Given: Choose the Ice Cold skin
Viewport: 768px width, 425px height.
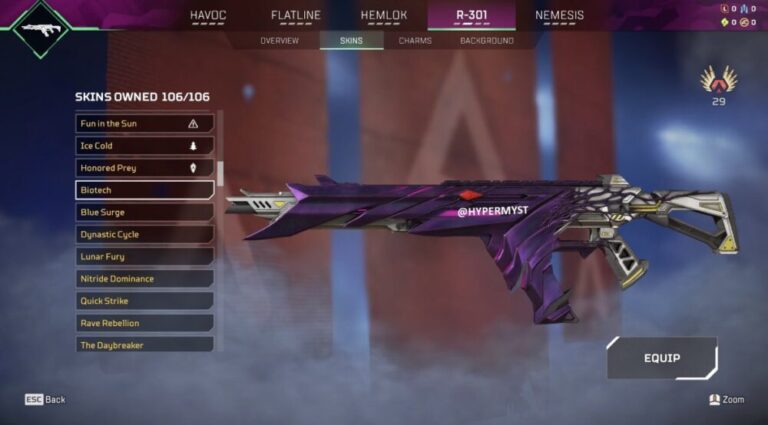Looking at the screenshot, I should 145,146.
